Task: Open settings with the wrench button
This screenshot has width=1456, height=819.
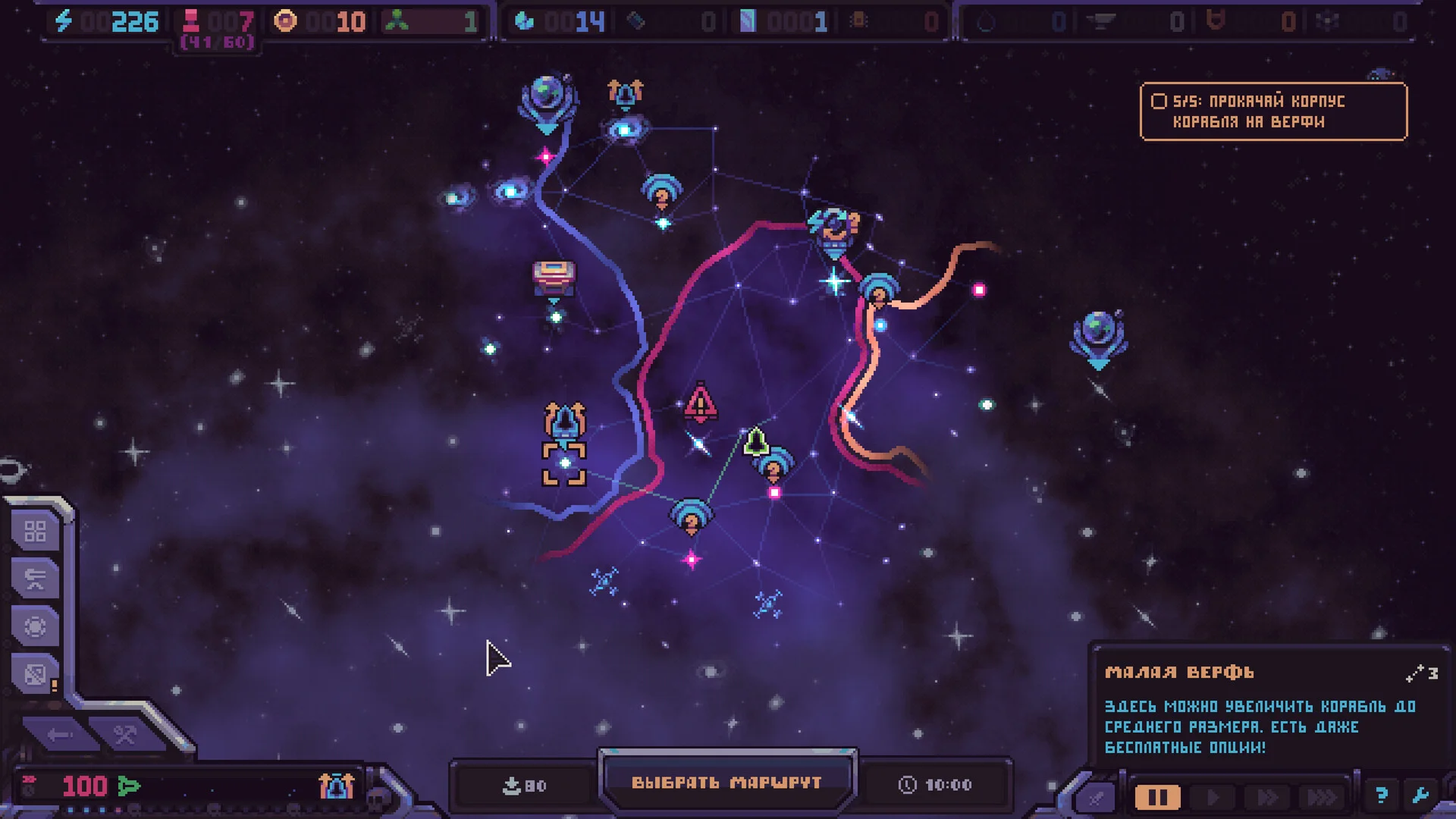Action: pos(1420,795)
